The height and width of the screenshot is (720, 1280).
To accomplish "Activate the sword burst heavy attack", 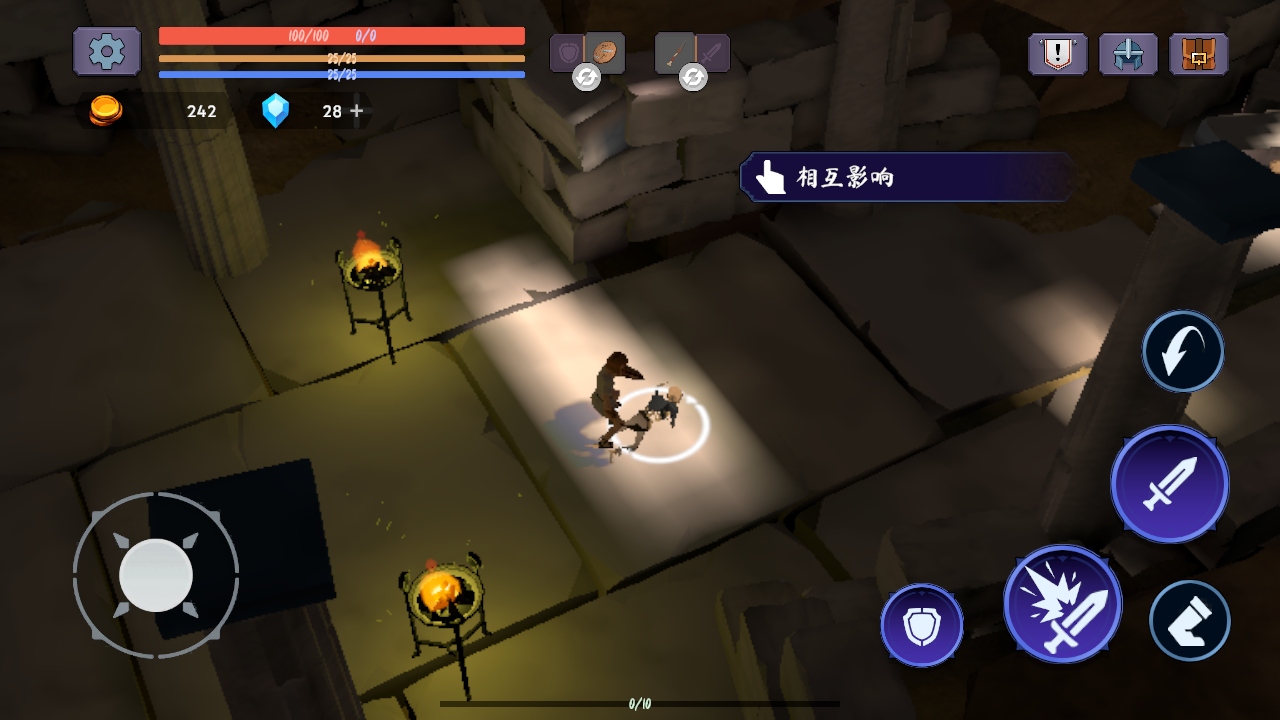I will tap(1063, 604).
